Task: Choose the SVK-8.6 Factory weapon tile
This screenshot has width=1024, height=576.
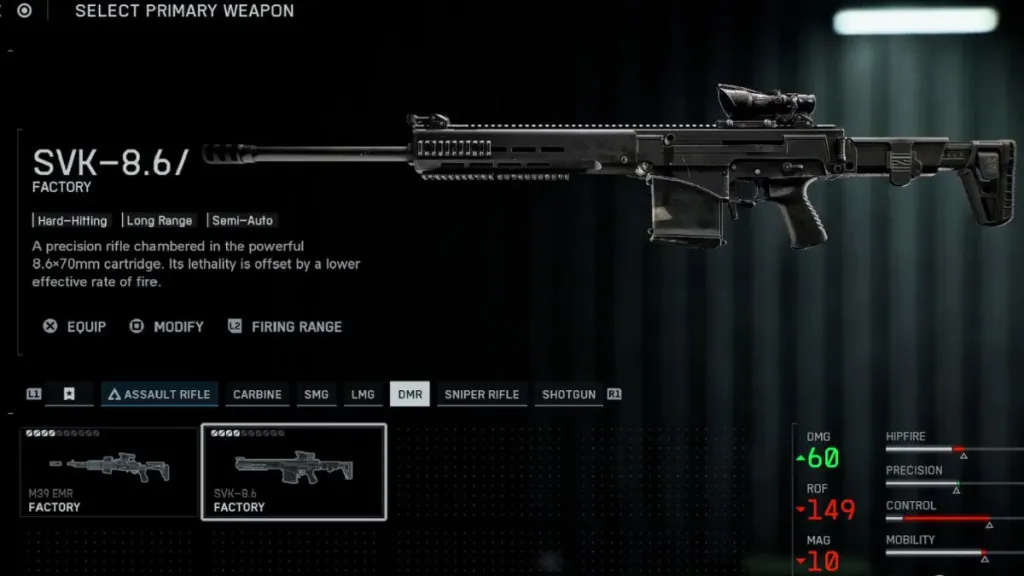Action: tap(294, 471)
